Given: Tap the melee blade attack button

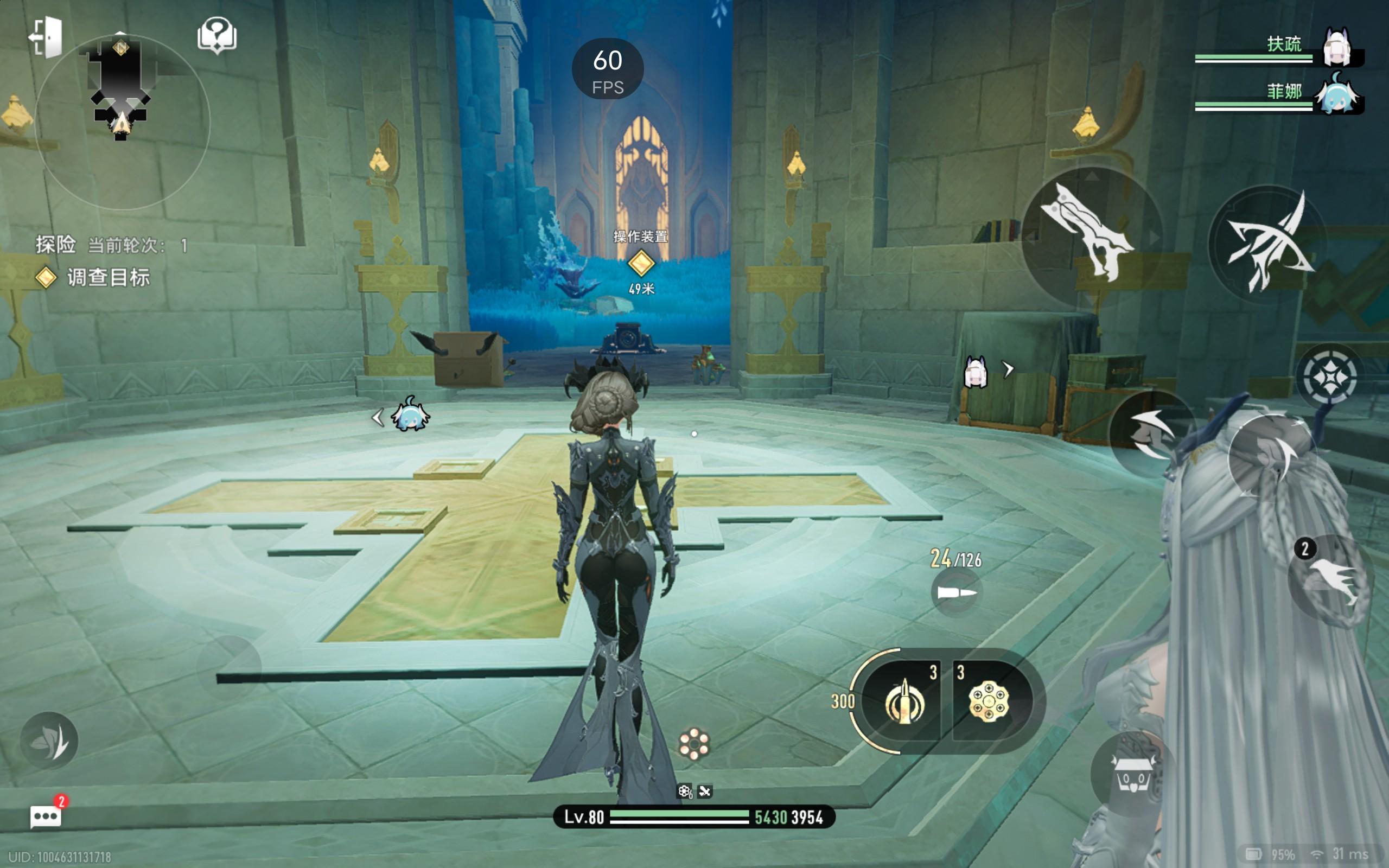Looking at the screenshot, I should pos(1091,235).
